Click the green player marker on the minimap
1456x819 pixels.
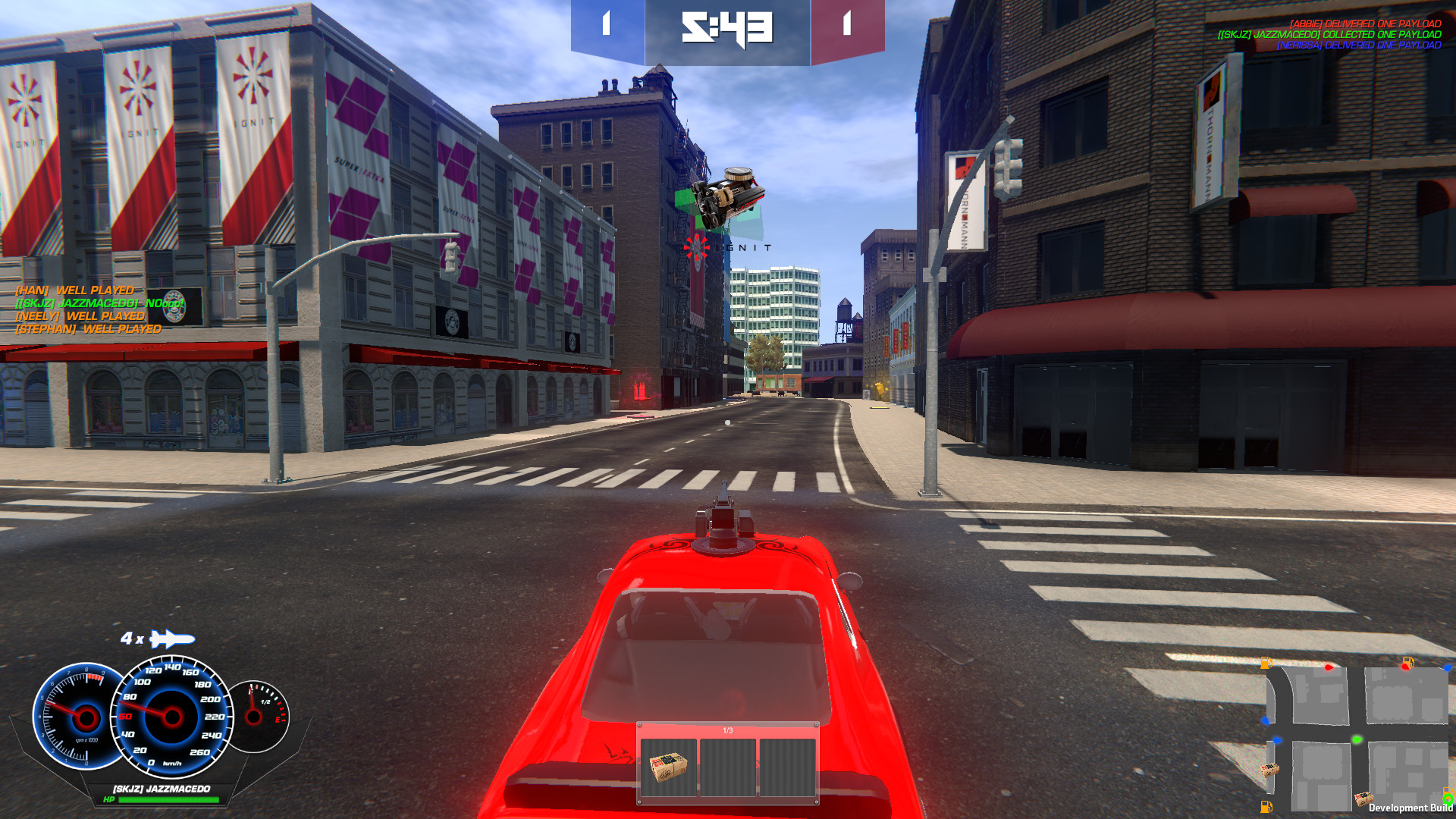1357,739
